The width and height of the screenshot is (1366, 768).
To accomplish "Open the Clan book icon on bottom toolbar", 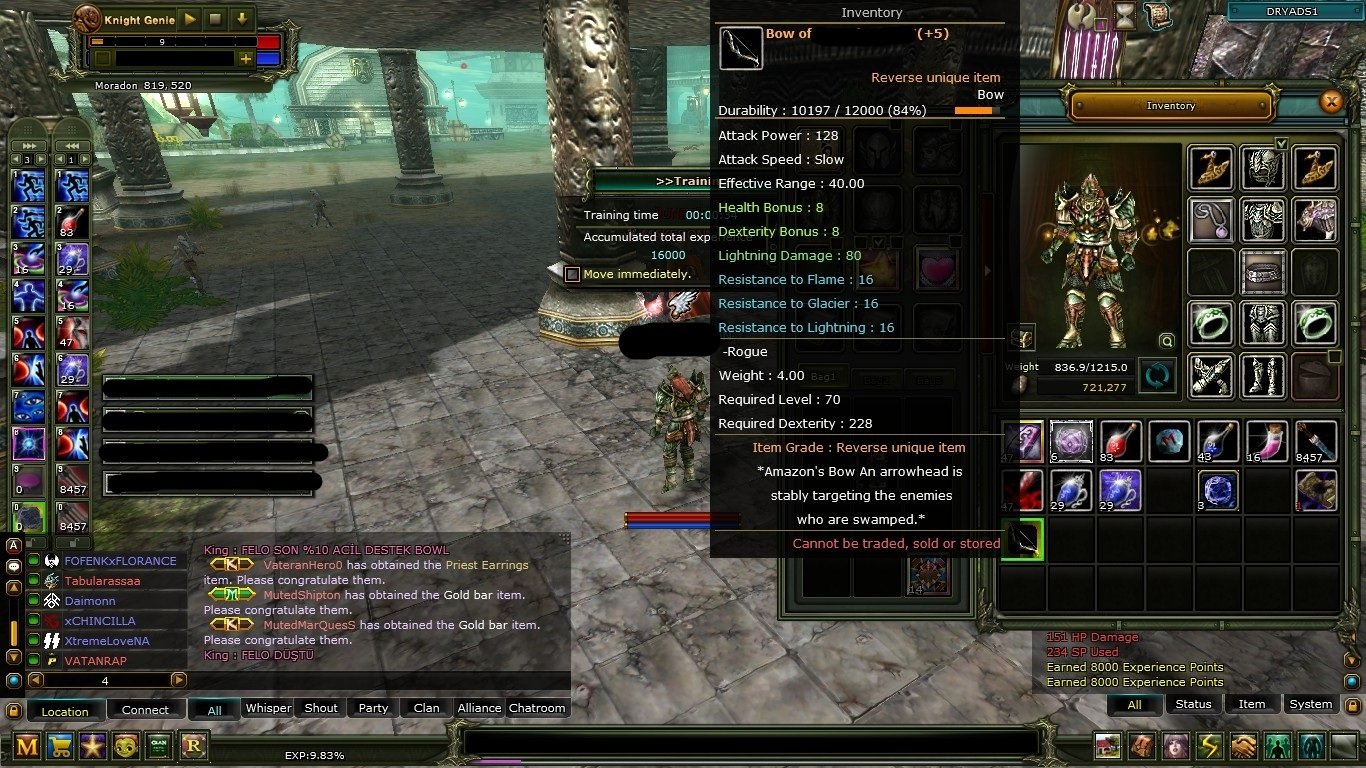I will click(158, 746).
